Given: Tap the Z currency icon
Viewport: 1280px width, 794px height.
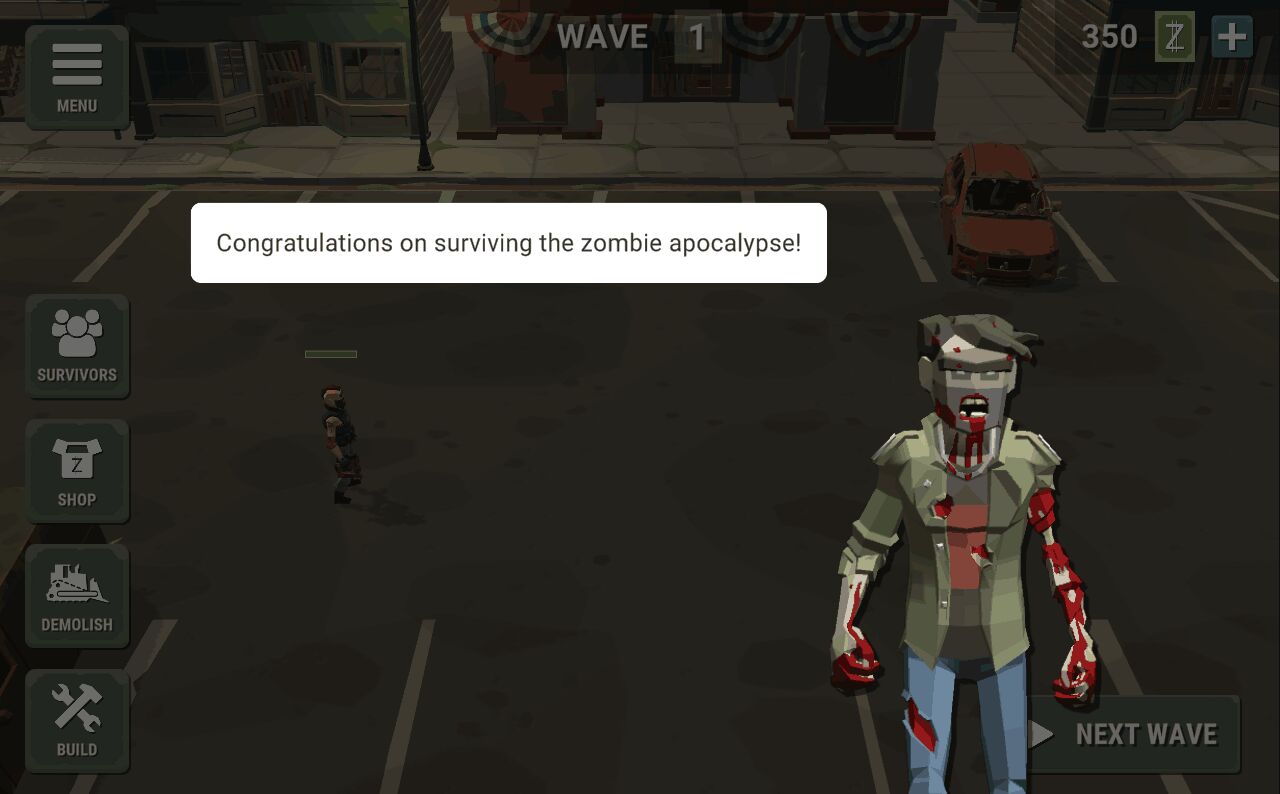Looking at the screenshot, I should click(x=1175, y=38).
